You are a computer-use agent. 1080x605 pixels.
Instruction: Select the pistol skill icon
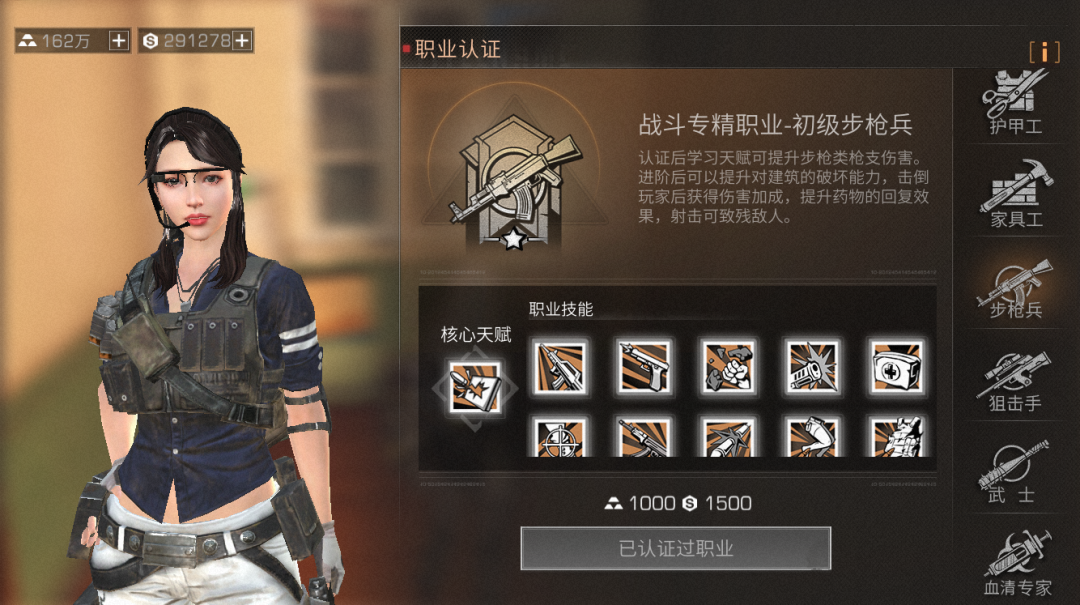coord(643,367)
